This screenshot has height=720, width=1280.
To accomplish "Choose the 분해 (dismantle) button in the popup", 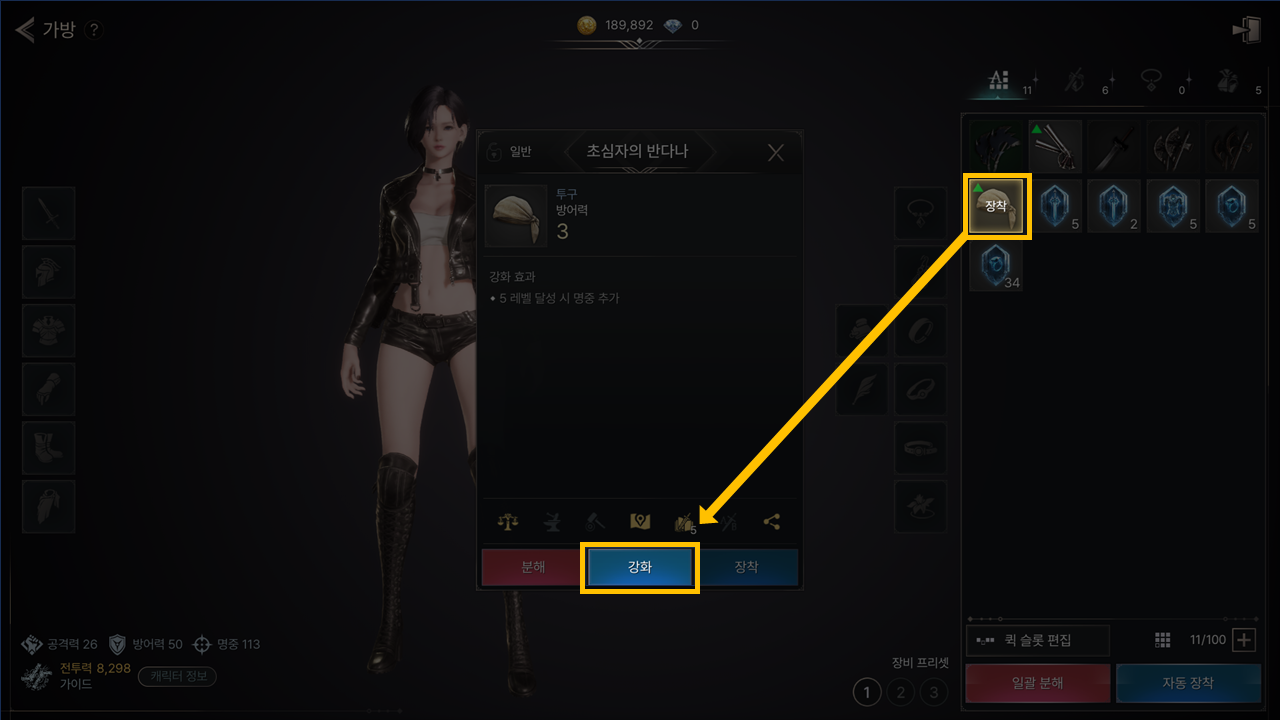I will tap(532, 567).
